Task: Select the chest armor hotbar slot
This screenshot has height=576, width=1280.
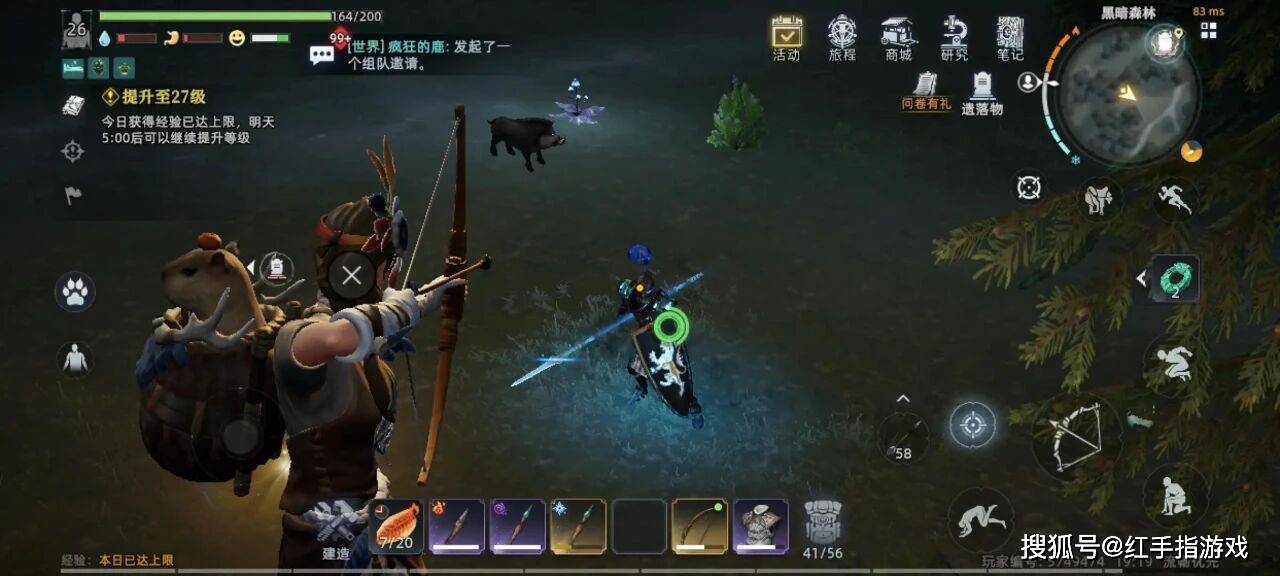Action: pos(760,526)
